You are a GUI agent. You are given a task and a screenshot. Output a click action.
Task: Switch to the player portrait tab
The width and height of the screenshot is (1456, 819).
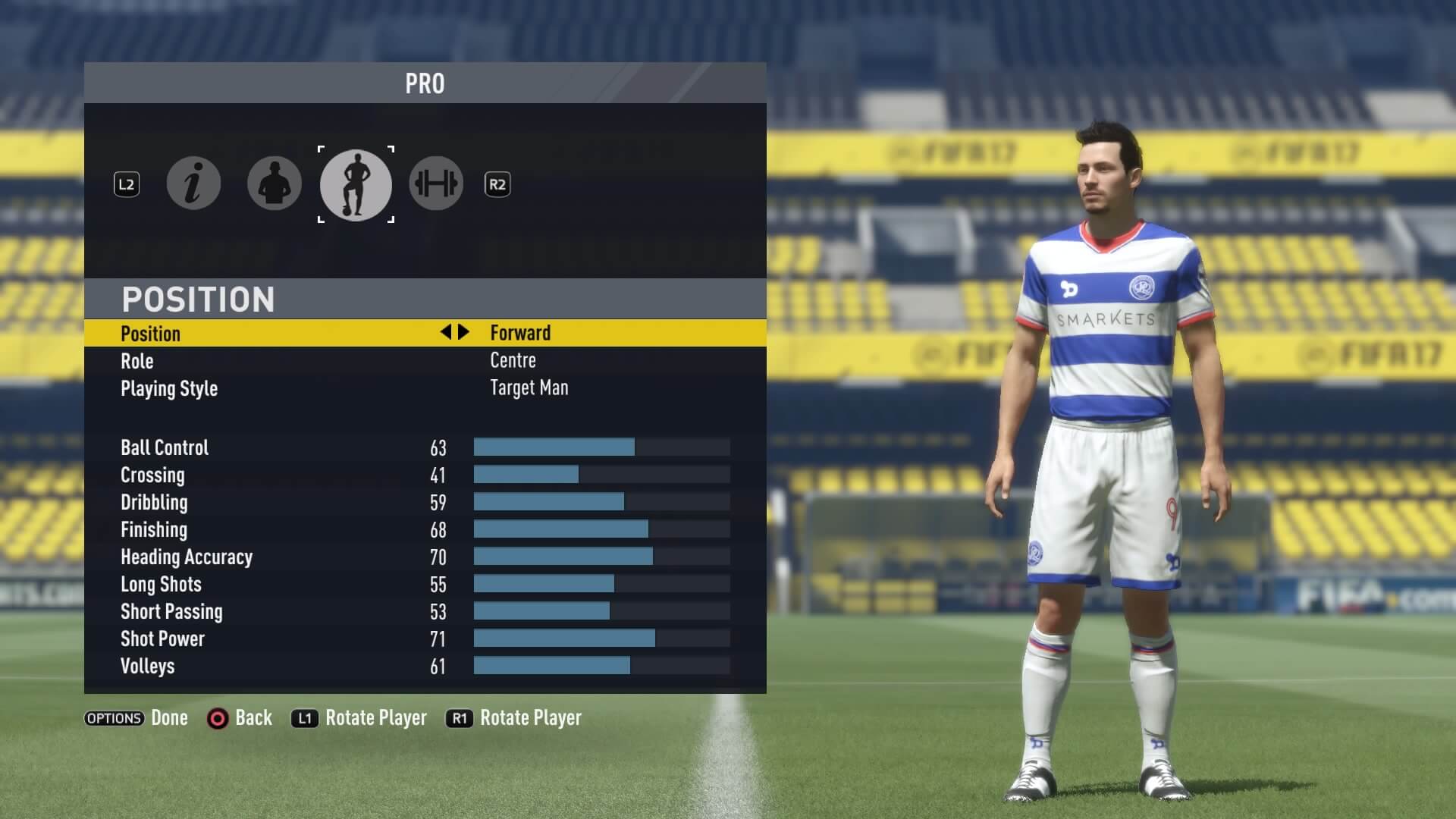tap(275, 184)
